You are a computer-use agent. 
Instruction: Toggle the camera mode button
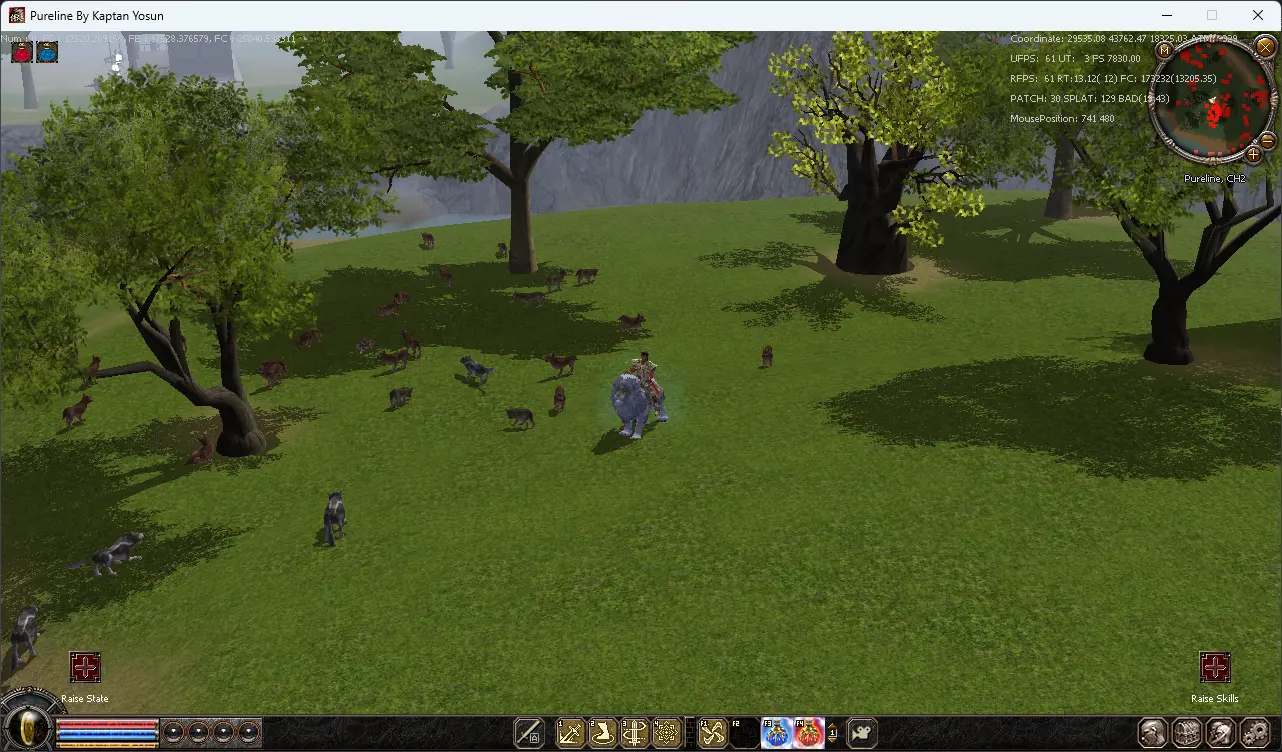862,733
